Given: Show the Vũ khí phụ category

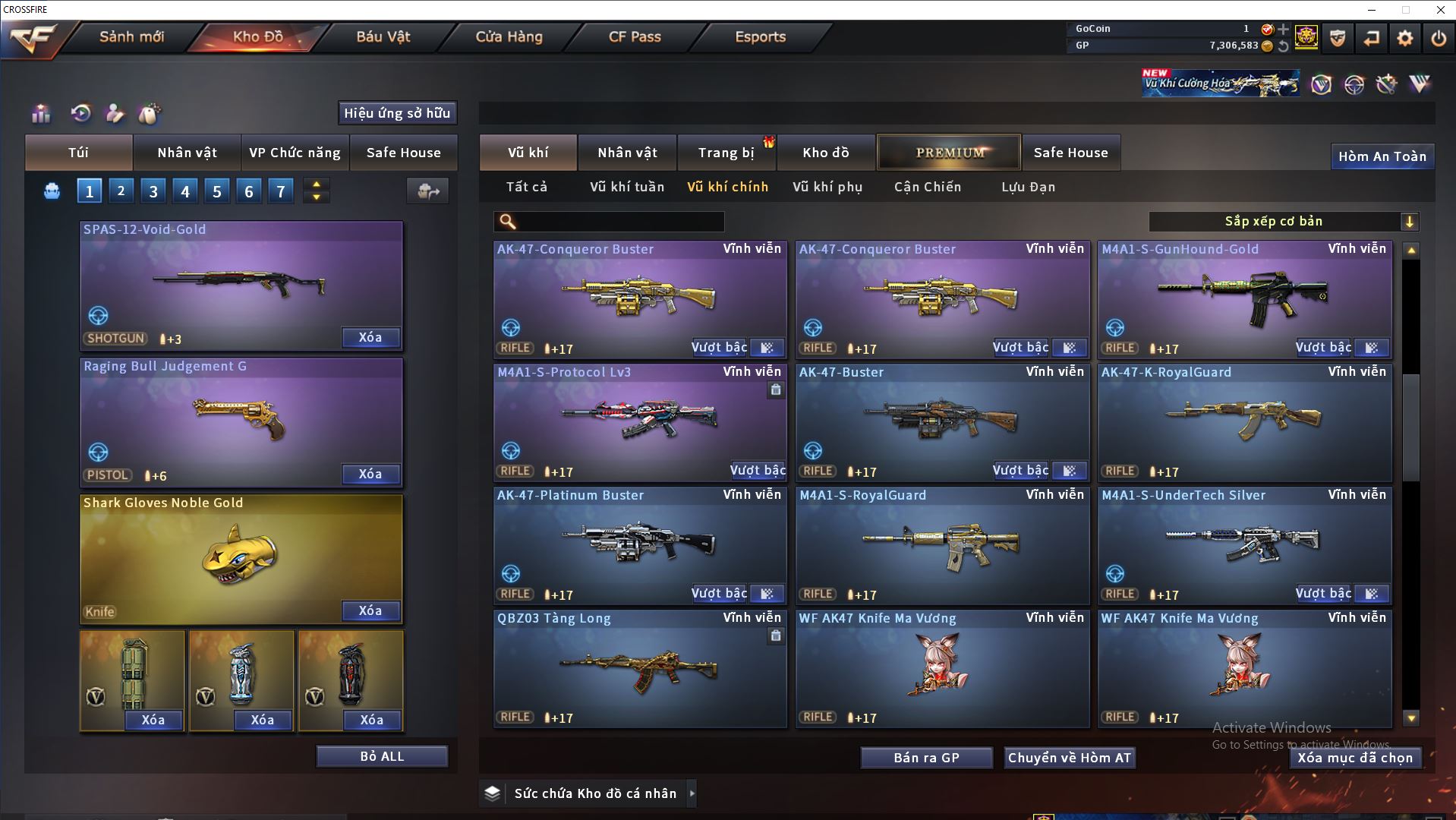Looking at the screenshot, I should (x=827, y=187).
